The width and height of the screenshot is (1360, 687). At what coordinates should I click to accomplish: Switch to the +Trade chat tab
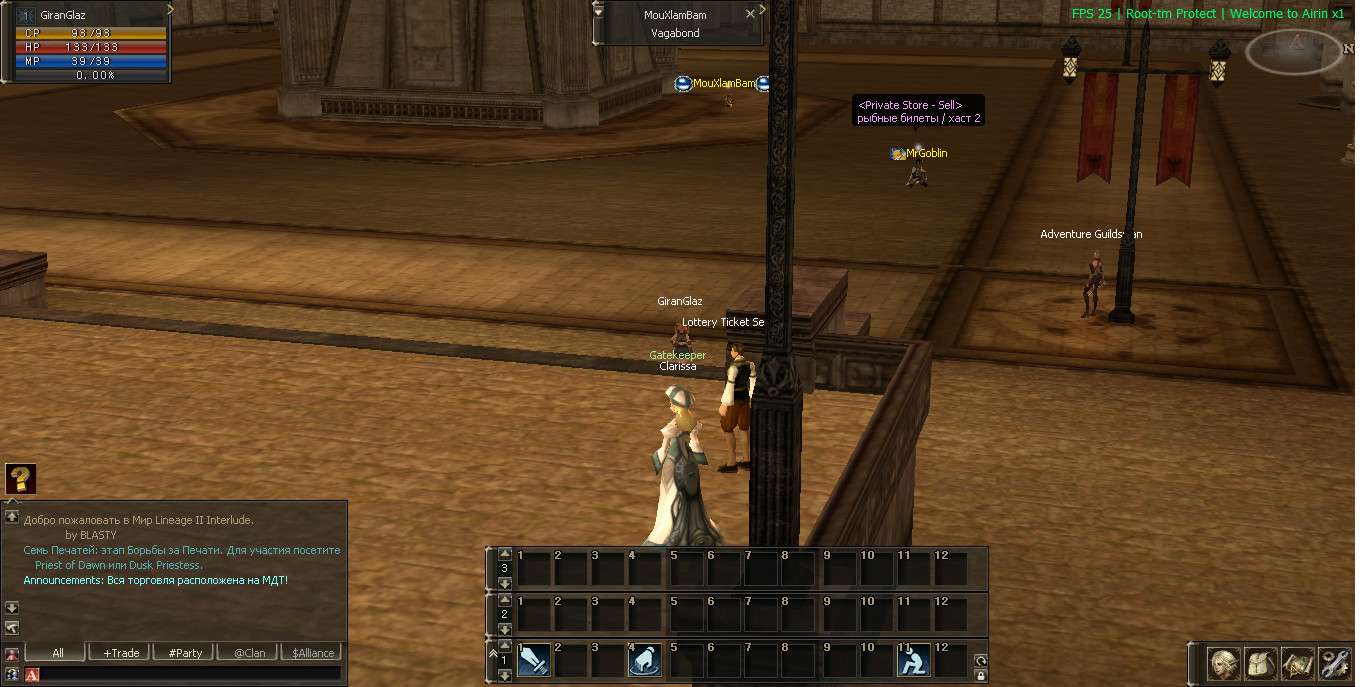tap(121, 653)
